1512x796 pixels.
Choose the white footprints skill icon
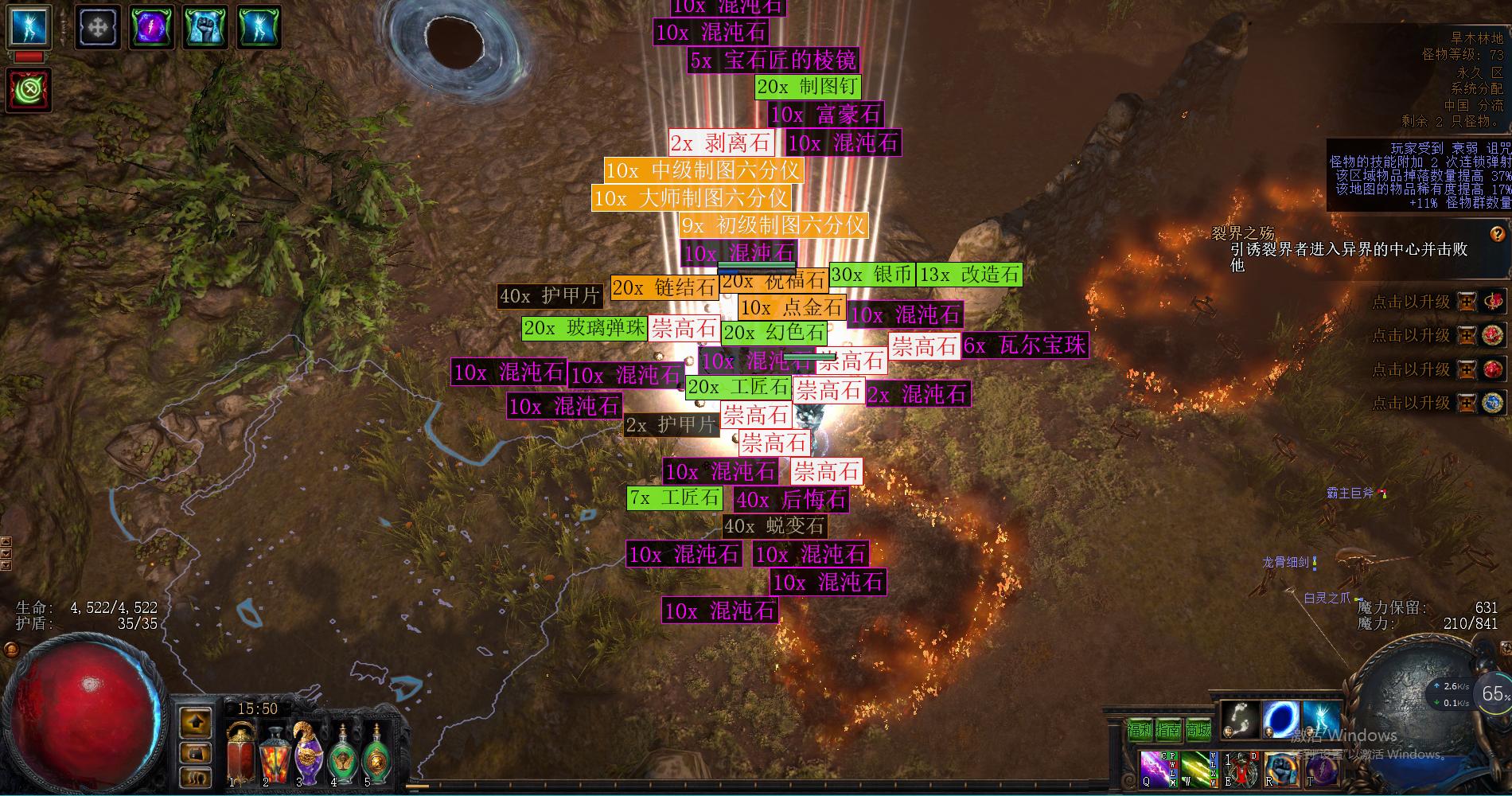coord(1240,719)
